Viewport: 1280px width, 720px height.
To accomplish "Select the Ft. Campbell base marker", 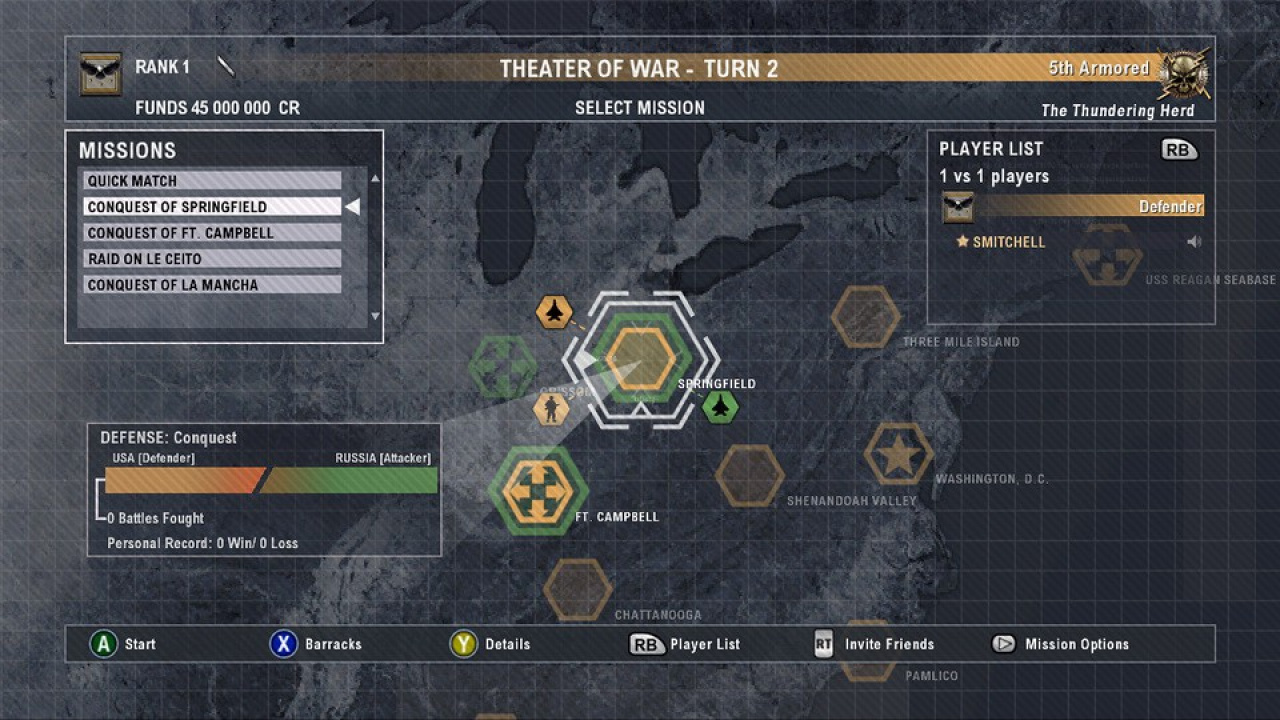I will 538,490.
